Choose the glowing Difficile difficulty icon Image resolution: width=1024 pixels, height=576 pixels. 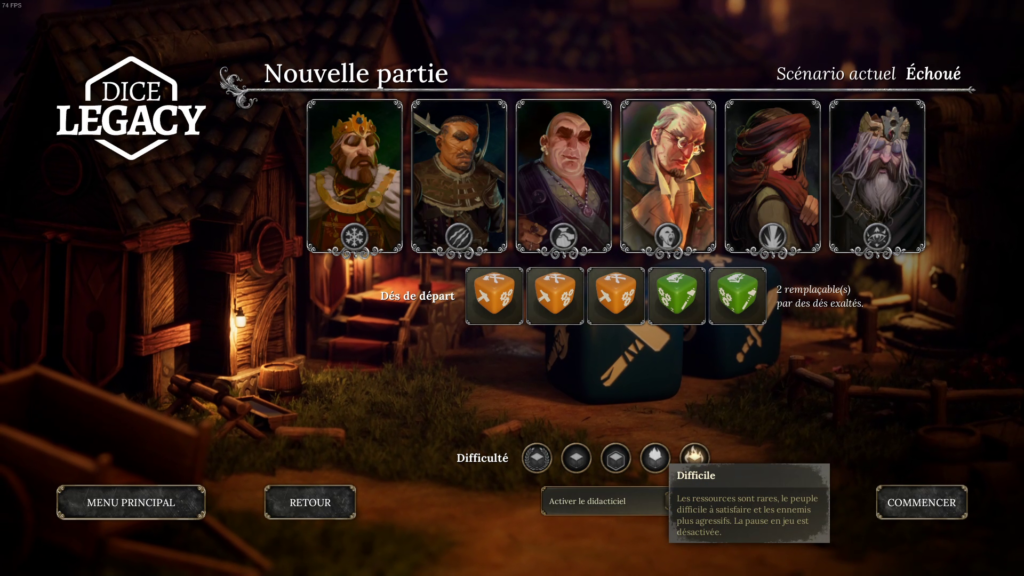coord(694,457)
